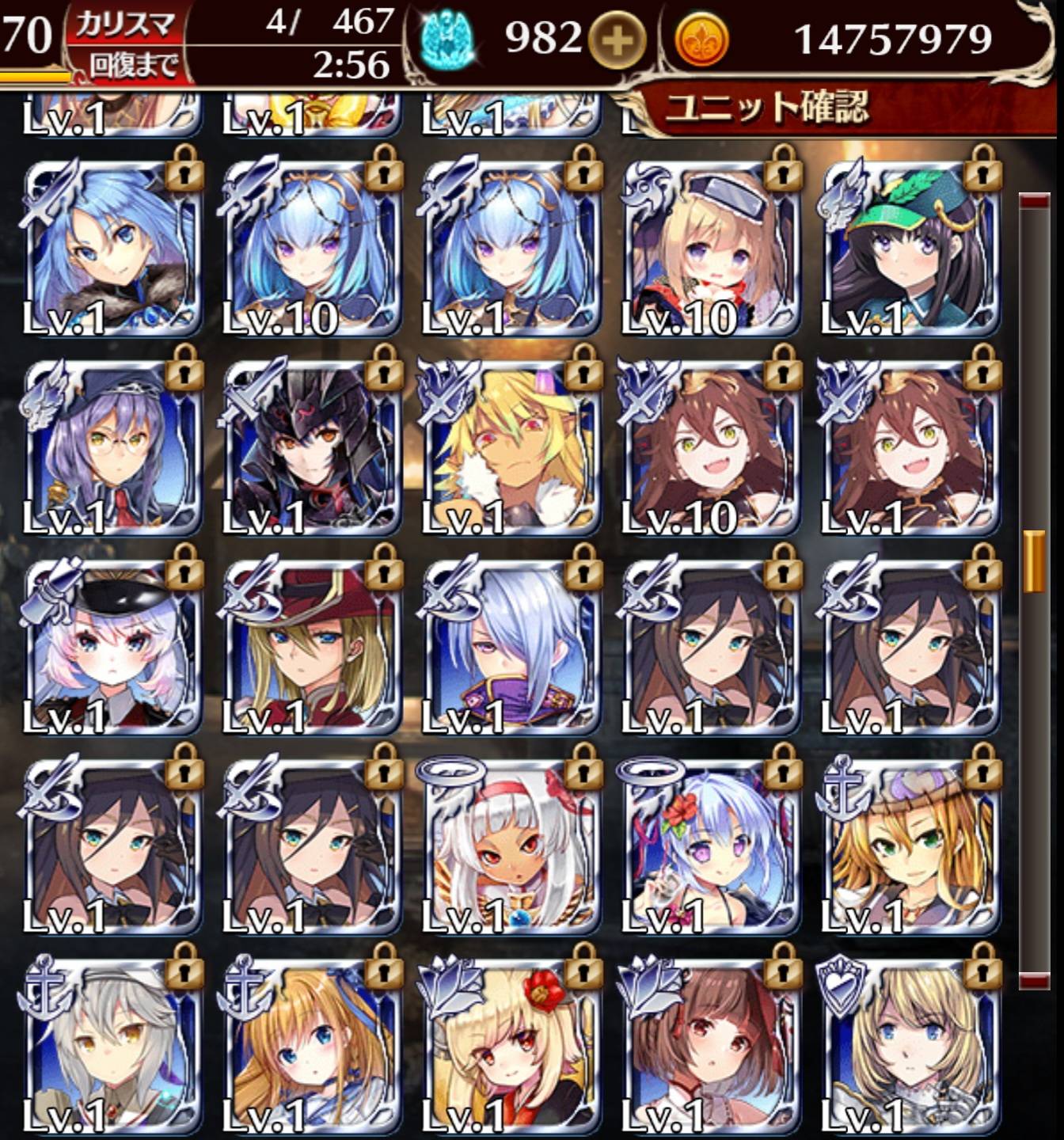The width and height of the screenshot is (1064, 1140).
Task: Pick the brown-haired red-eyed unit
Action: coord(709,1045)
